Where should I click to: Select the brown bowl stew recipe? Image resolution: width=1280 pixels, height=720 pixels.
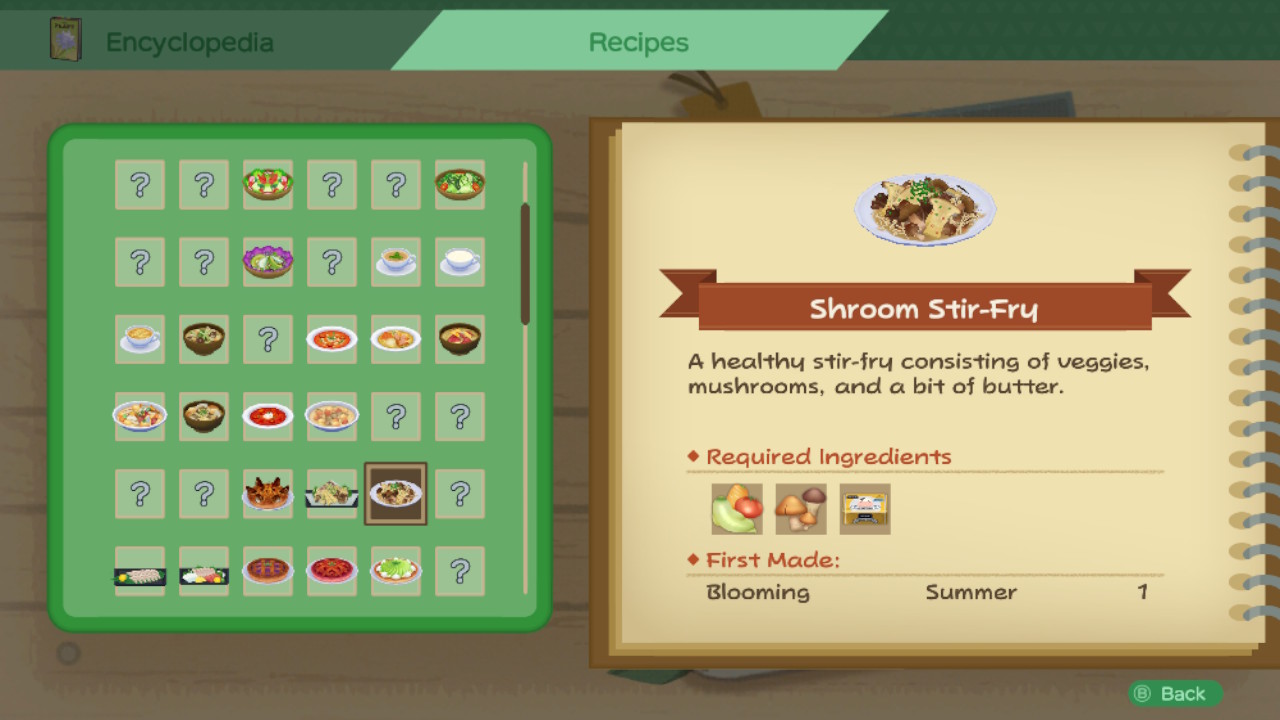pyautogui.click(x=204, y=339)
